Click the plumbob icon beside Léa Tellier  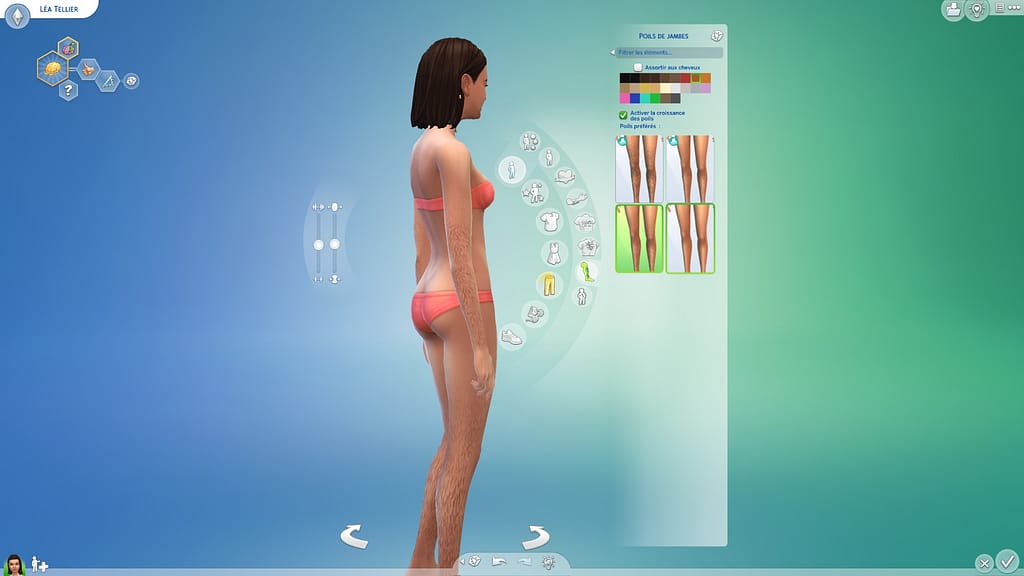(17, 17)
